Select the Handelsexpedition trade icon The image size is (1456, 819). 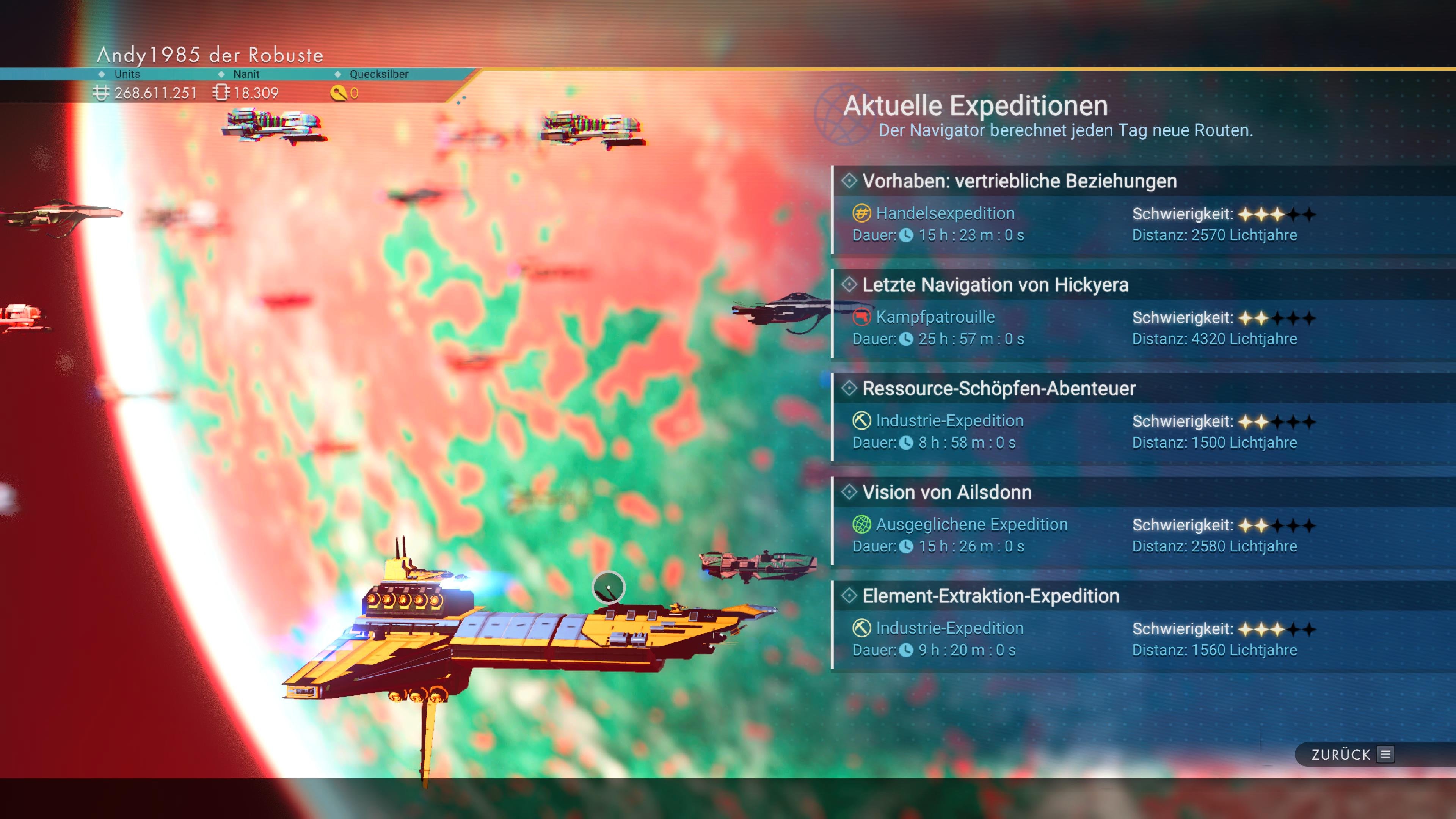861,213
